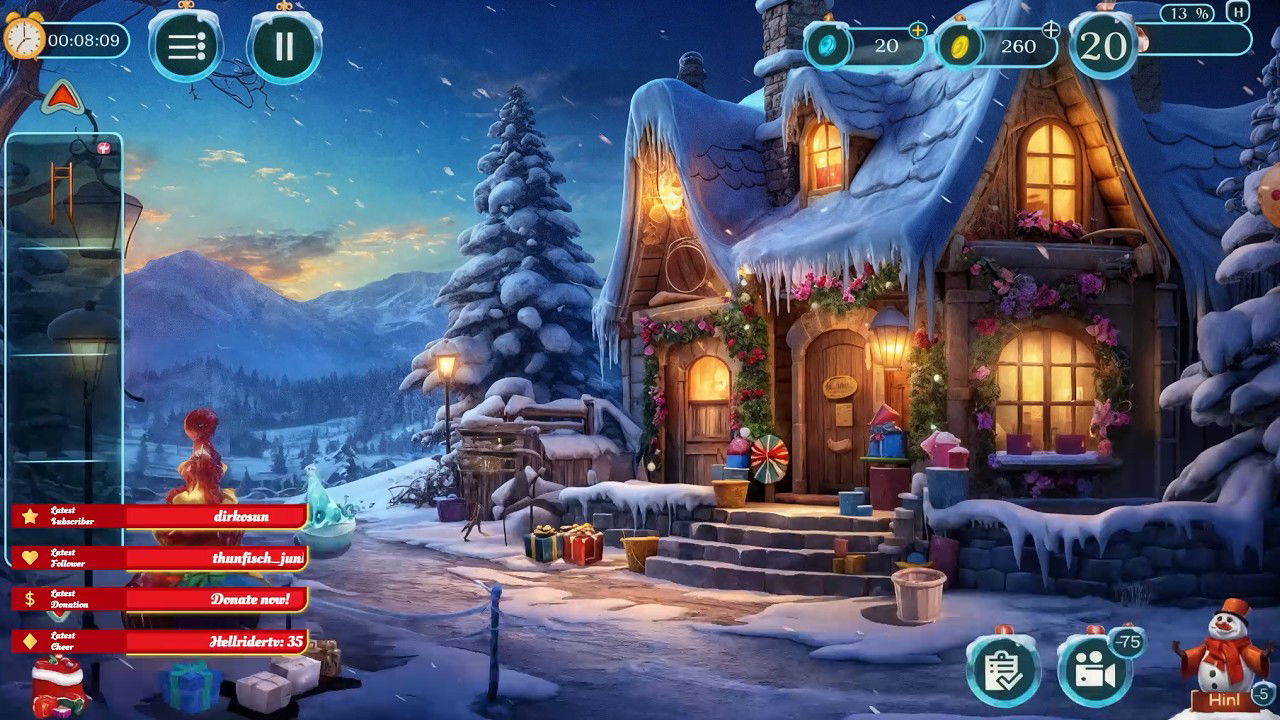Collapse the hidden-object list with the arrow

tap(62, 99)
